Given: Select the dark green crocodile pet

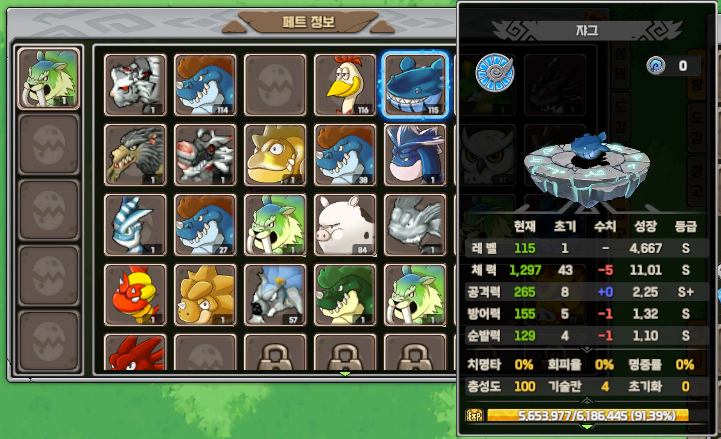Looking at the screenshot, I should [345, 294].
